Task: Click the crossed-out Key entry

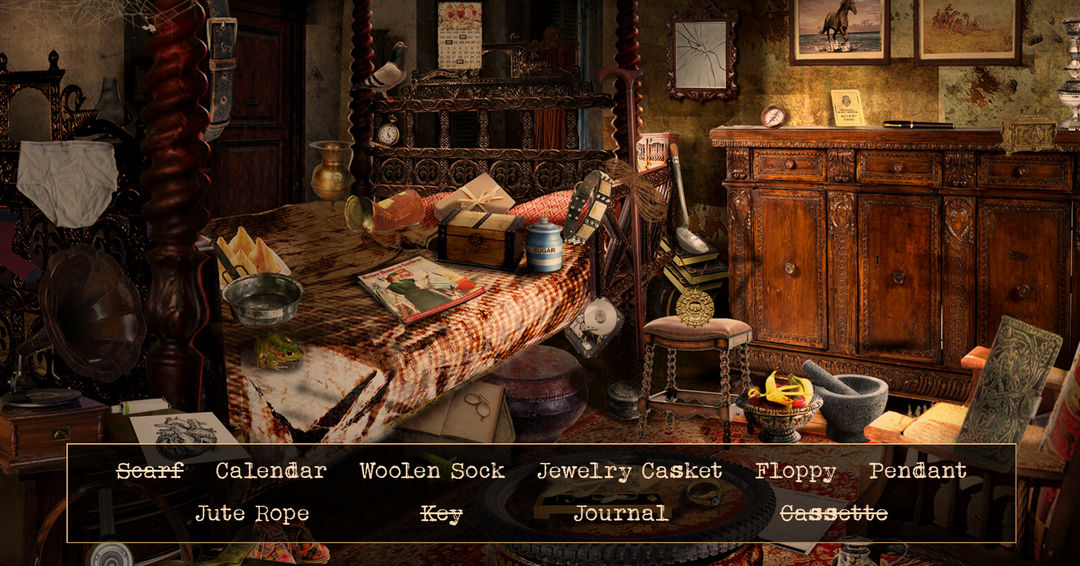Action: 441,514
